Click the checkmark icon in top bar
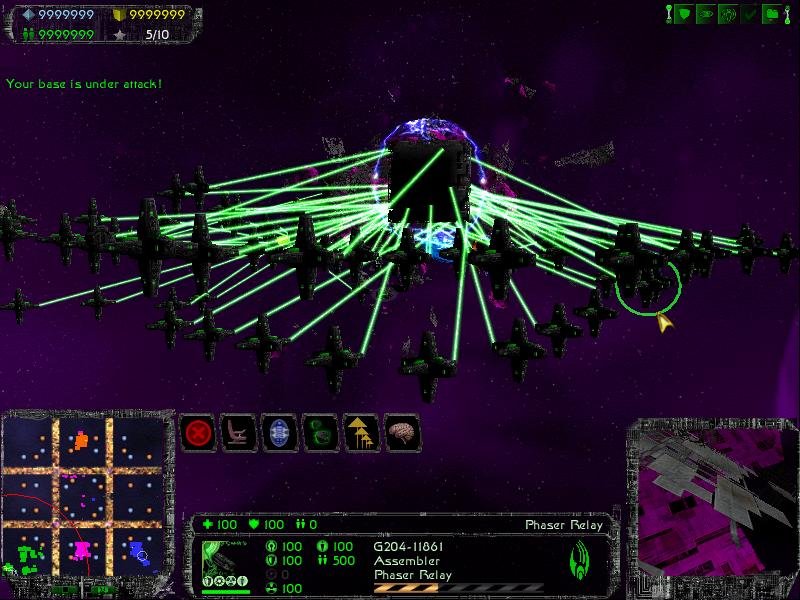800x600 pixels. [x=749, y=14]
